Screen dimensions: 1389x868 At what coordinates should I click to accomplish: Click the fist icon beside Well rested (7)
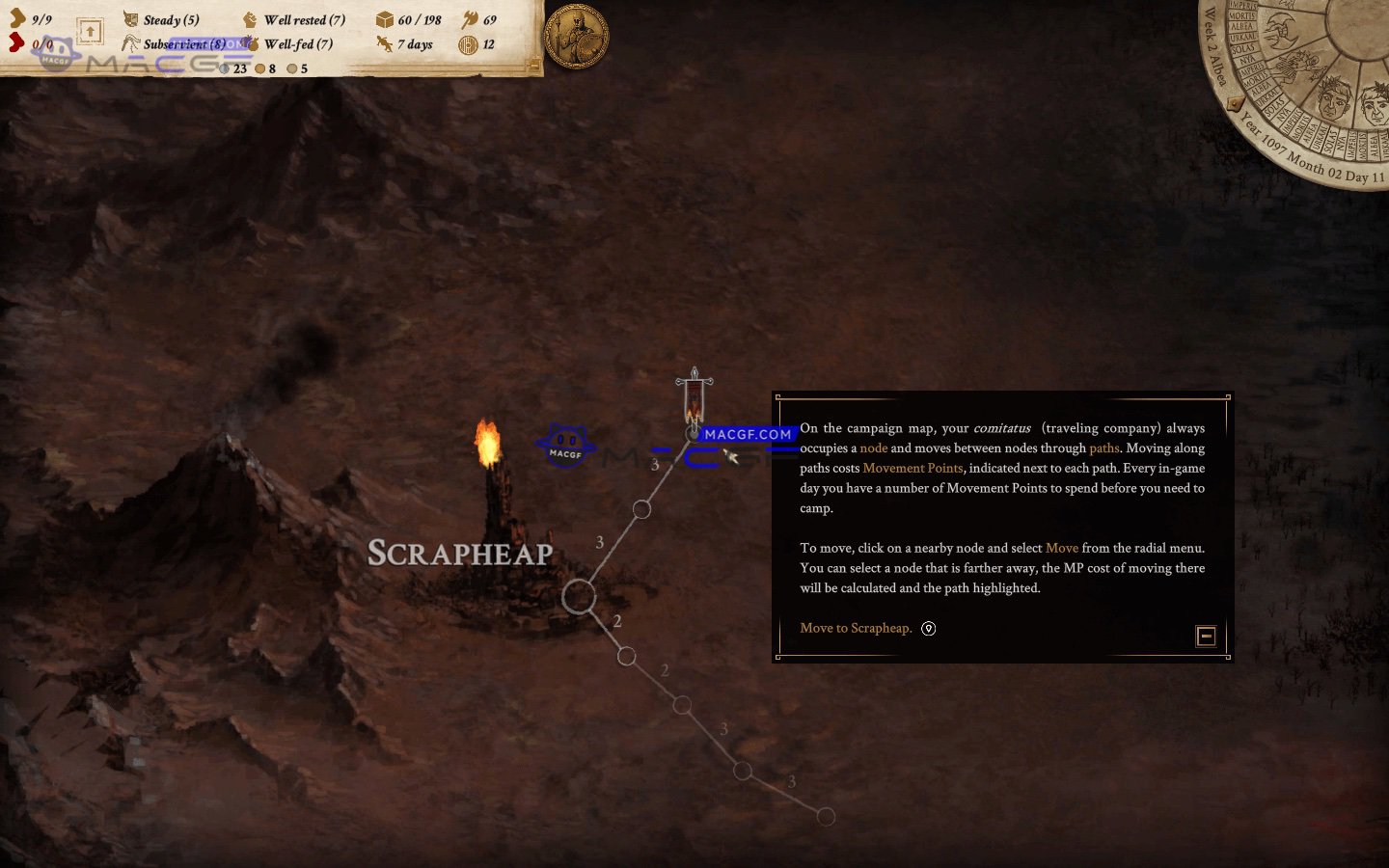coord(250,19)
